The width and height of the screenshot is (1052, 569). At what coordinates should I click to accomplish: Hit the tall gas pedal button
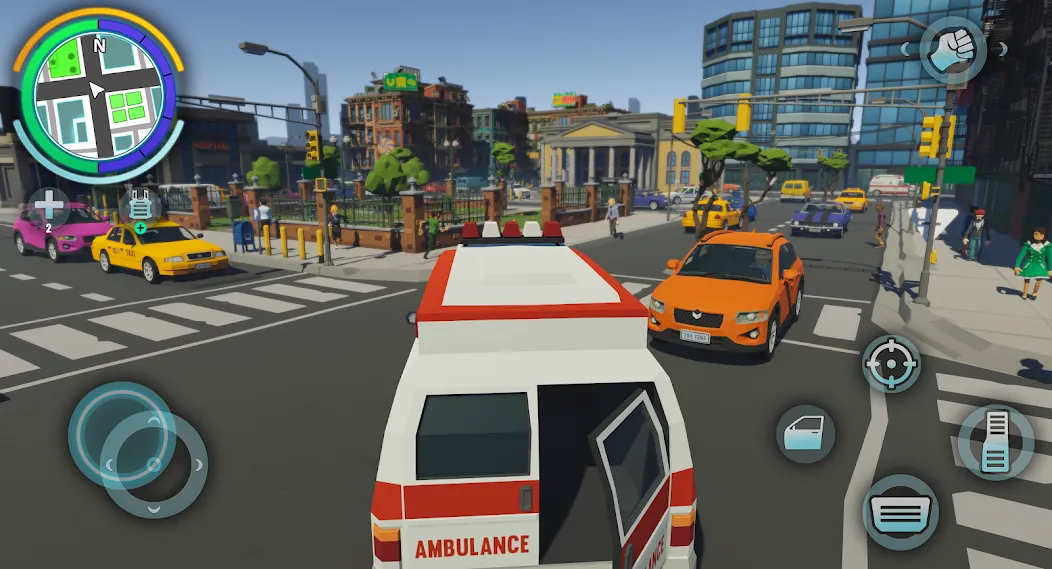[x=995, y=441]
